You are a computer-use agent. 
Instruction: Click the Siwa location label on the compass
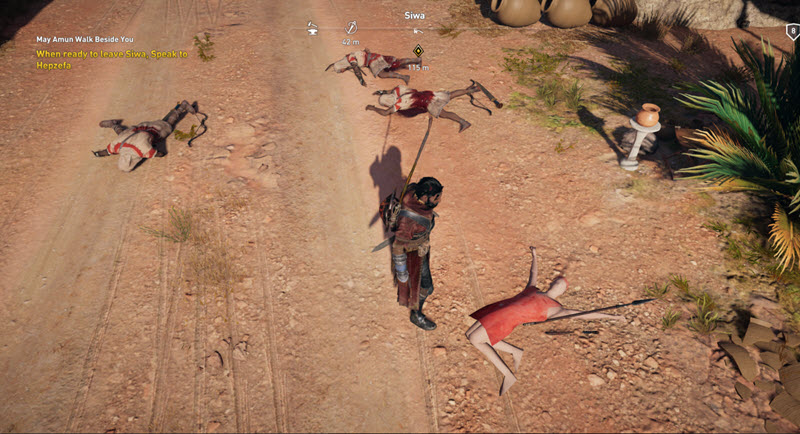click(414, 15)
